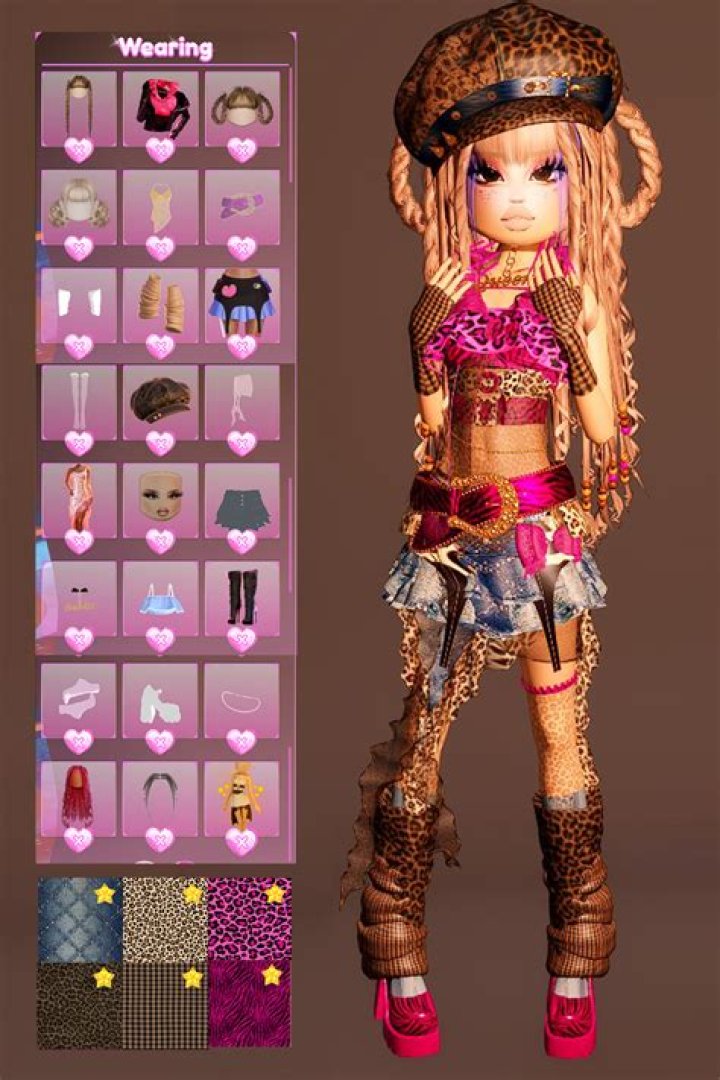Screen dimensions: 720x1080
Task: Choose the yellow bodysuit item
Action: 160,207
